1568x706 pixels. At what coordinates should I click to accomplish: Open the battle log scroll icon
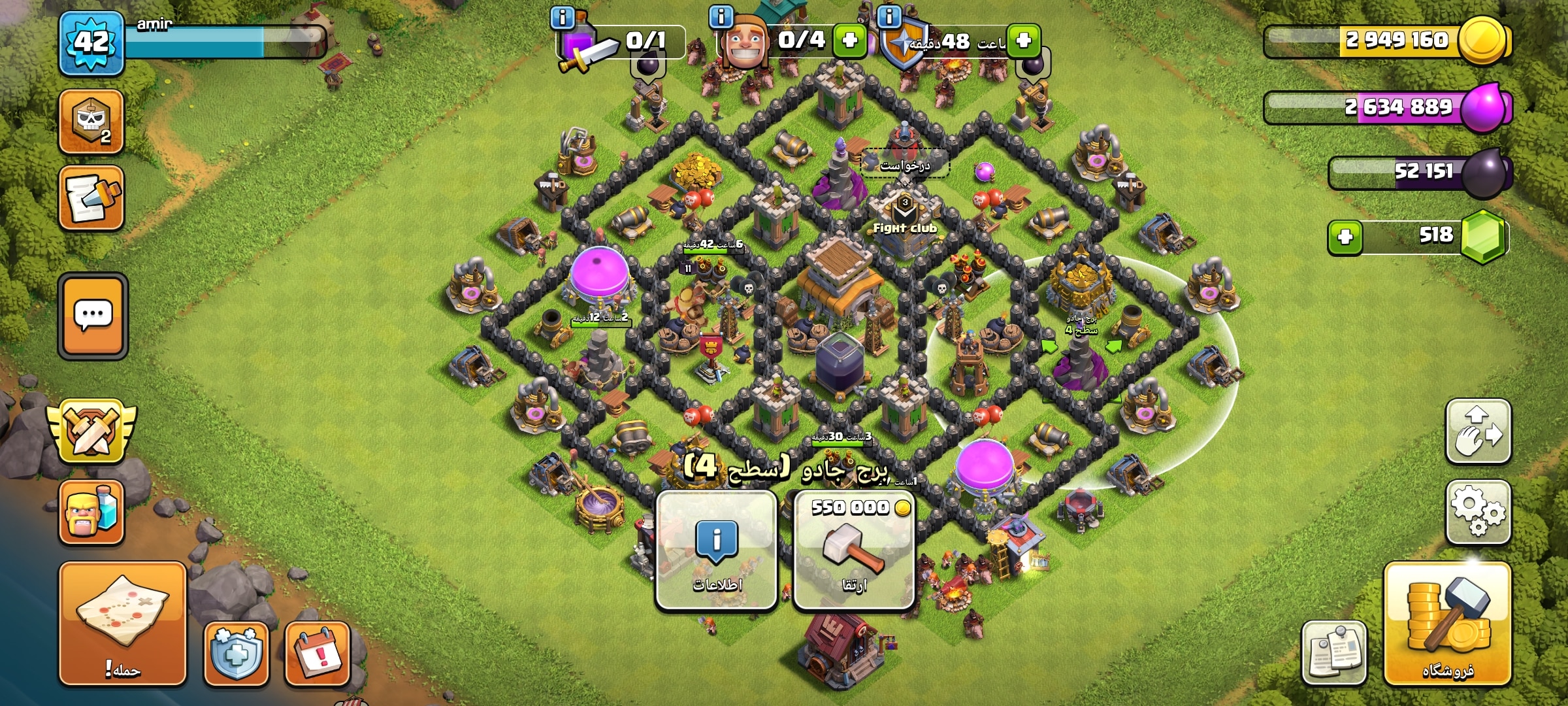[x=91, y=197]
